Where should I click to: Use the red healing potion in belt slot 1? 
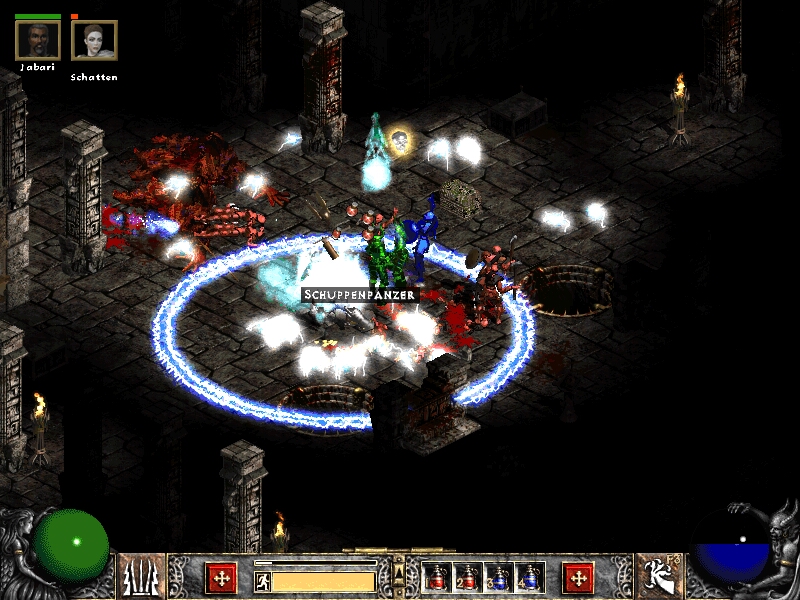436,577
